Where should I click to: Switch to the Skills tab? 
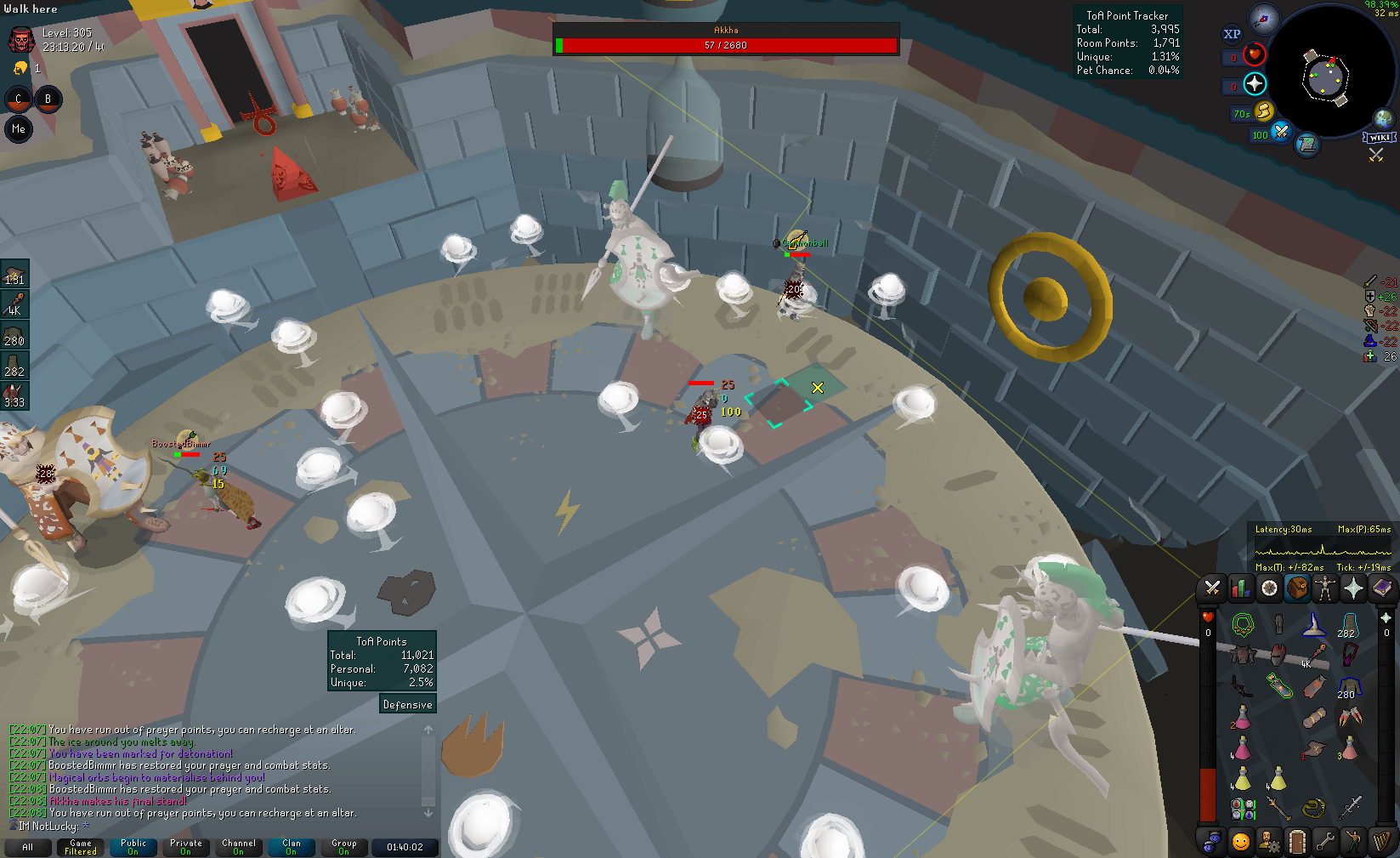pyautogui.click(x=1241, y=588)
